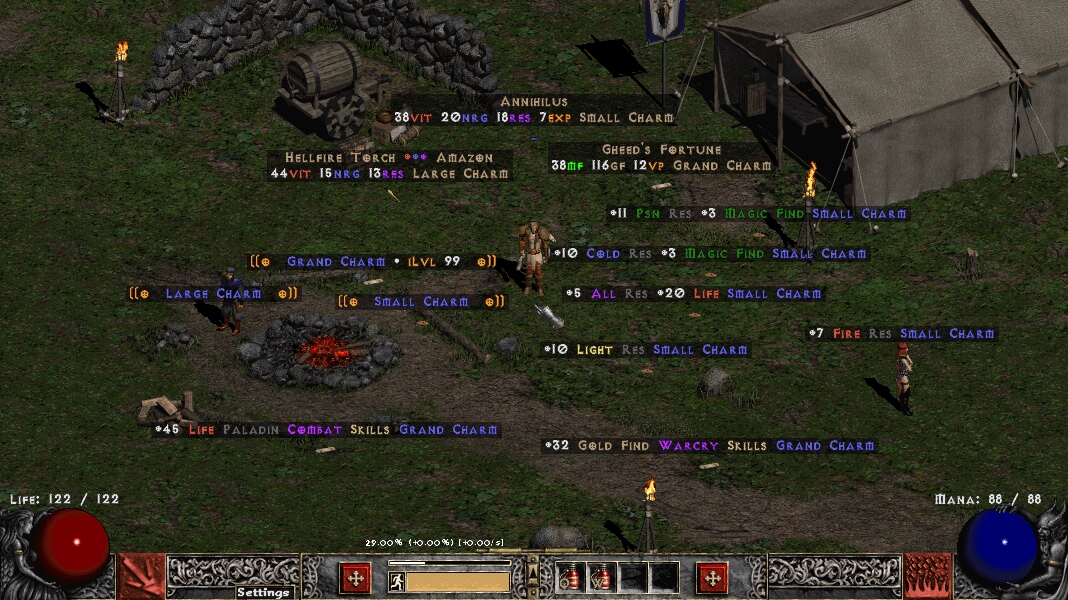
Task: Pick up the orange-bracketed Large Charm label
Action: tap(213, 294)
